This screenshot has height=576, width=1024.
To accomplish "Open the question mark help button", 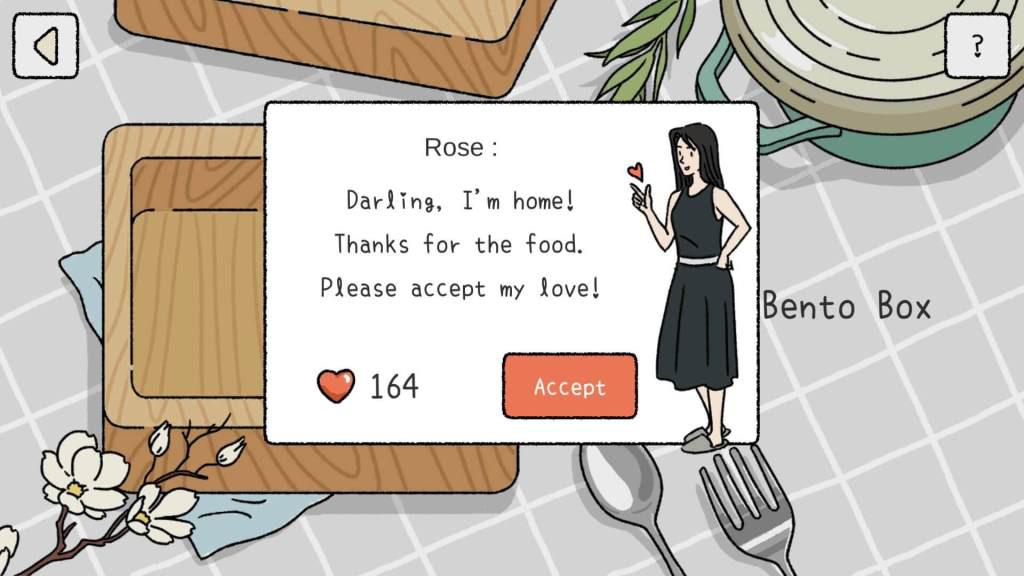I will [x=977, y=45].
